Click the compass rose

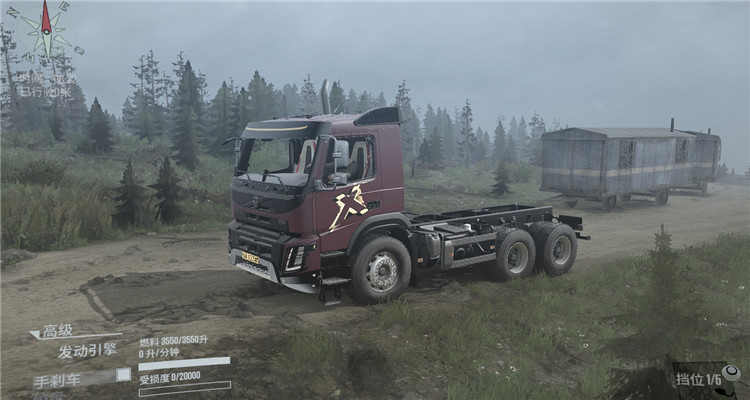coord(46,33)
